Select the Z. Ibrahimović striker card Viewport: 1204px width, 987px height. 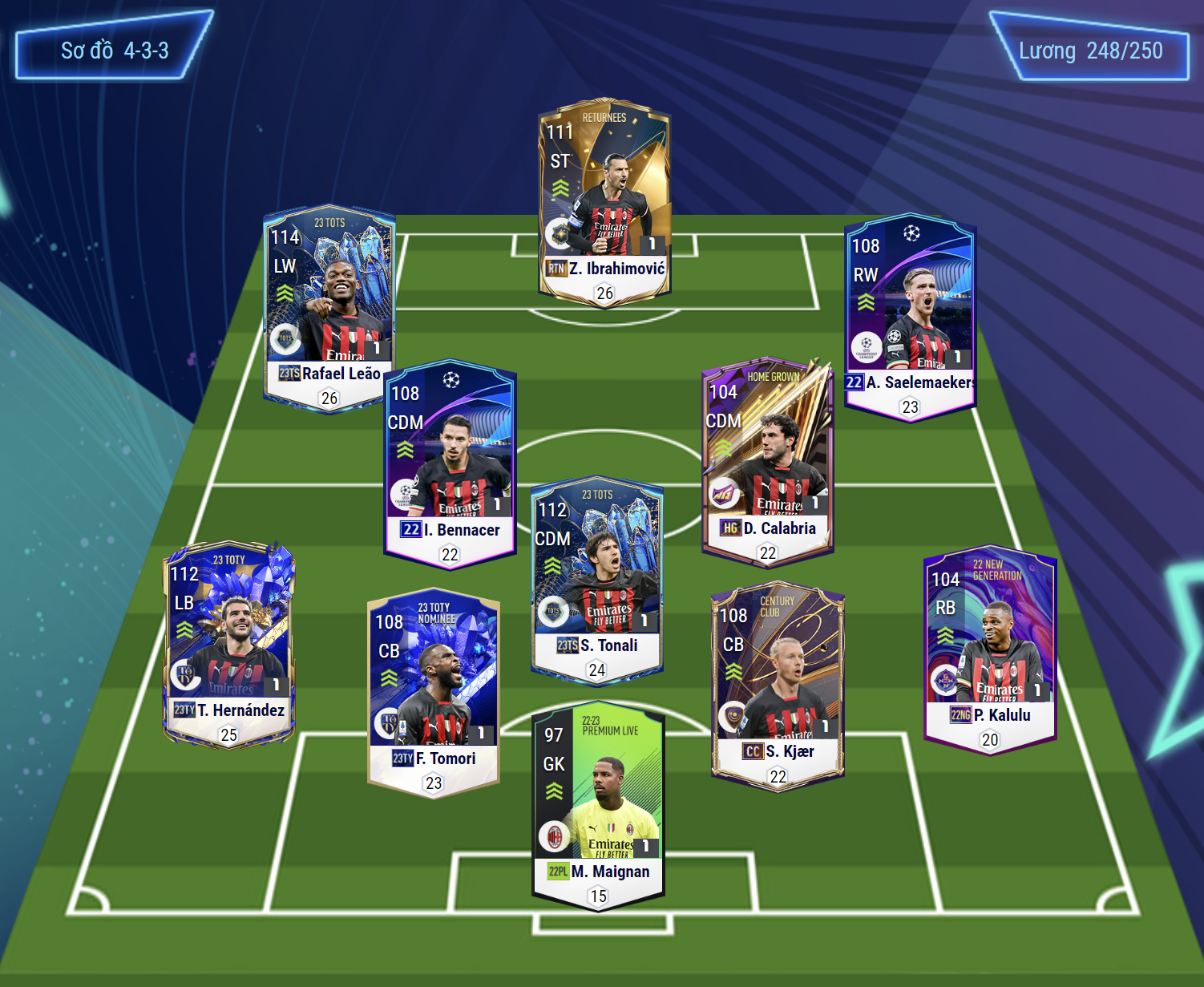pos(604,204)
